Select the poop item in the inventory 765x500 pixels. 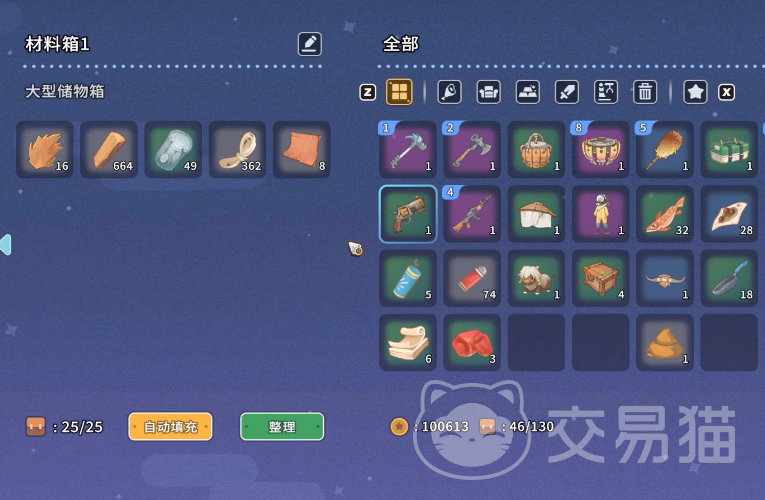(x=665, y=342)
